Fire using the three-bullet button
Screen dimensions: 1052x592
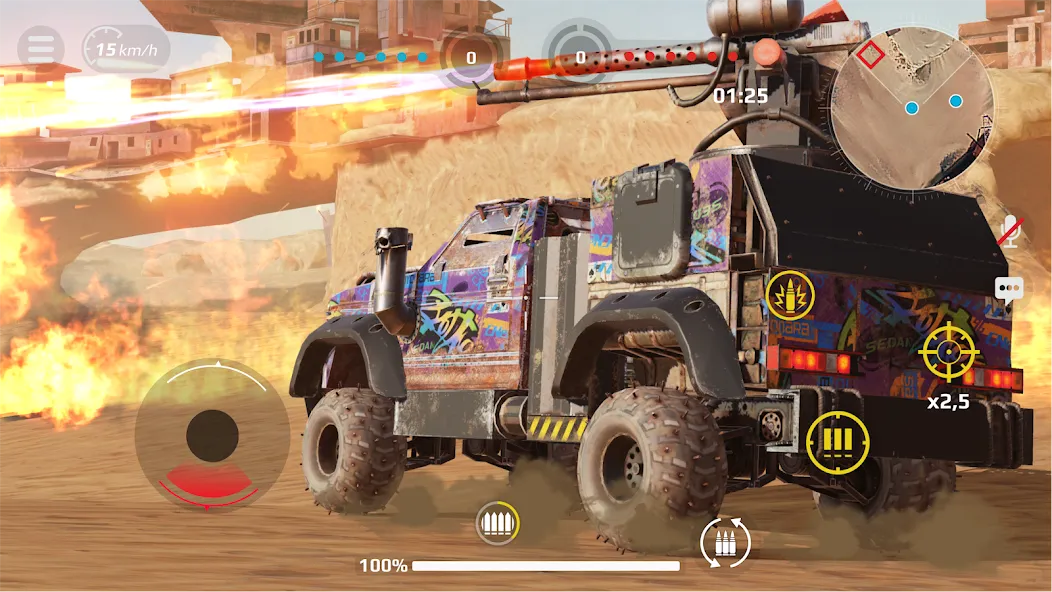[837, 441]
